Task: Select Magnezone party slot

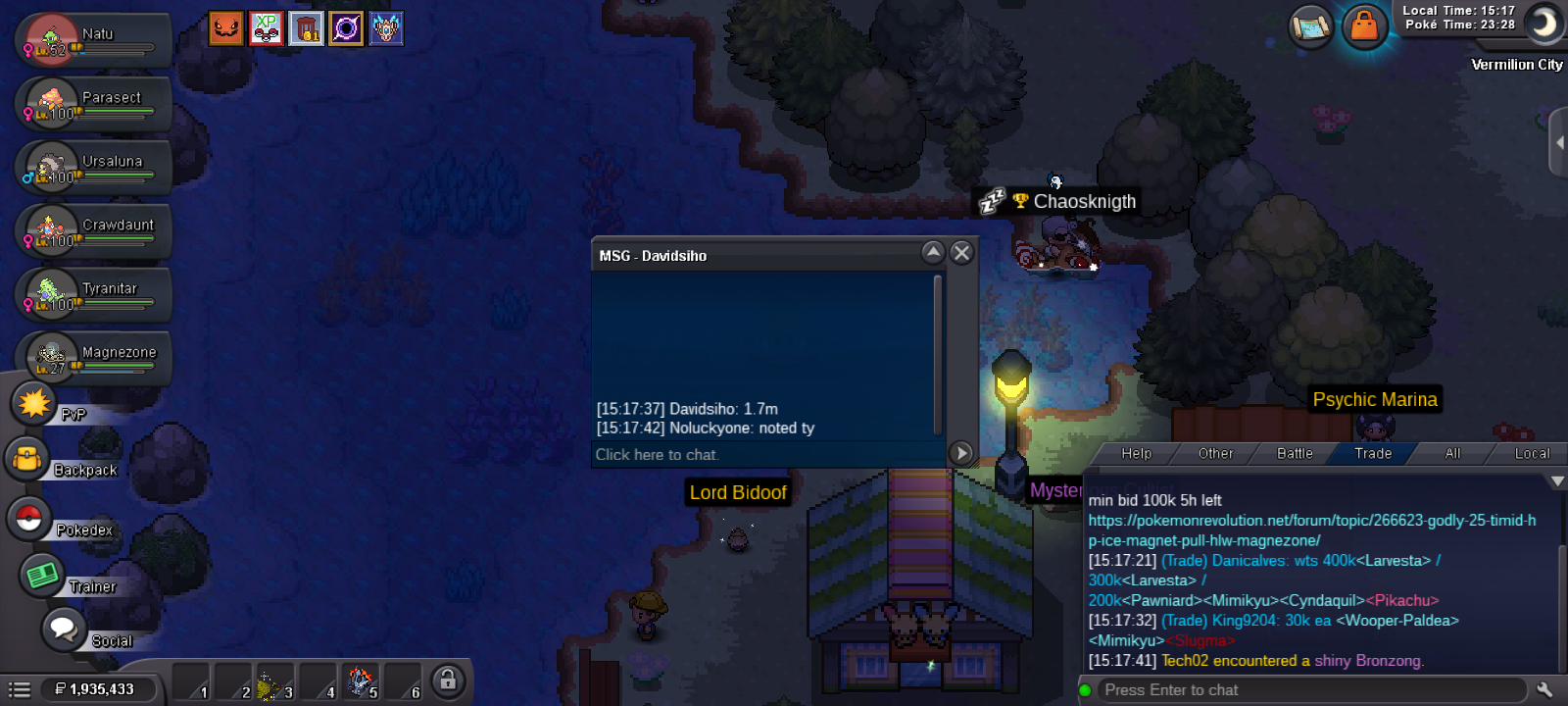Action: coord(93,359)
